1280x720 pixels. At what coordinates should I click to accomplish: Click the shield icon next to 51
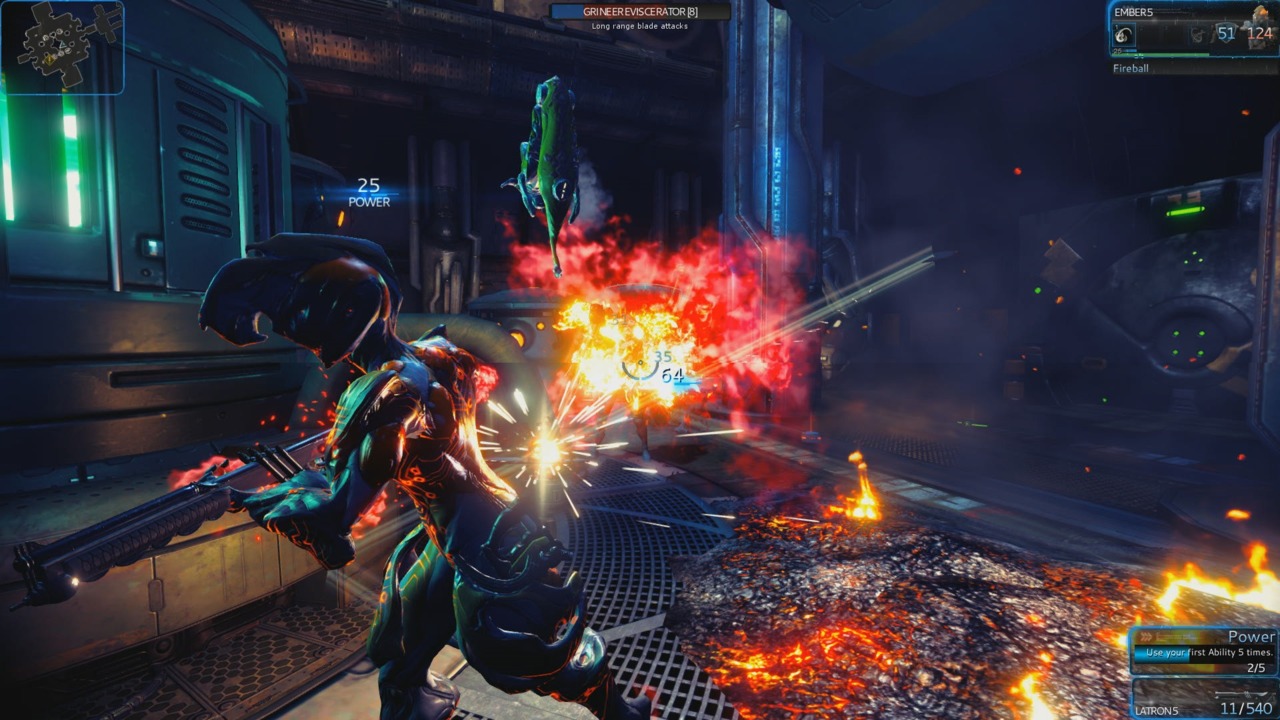[x=1224, y=33]
